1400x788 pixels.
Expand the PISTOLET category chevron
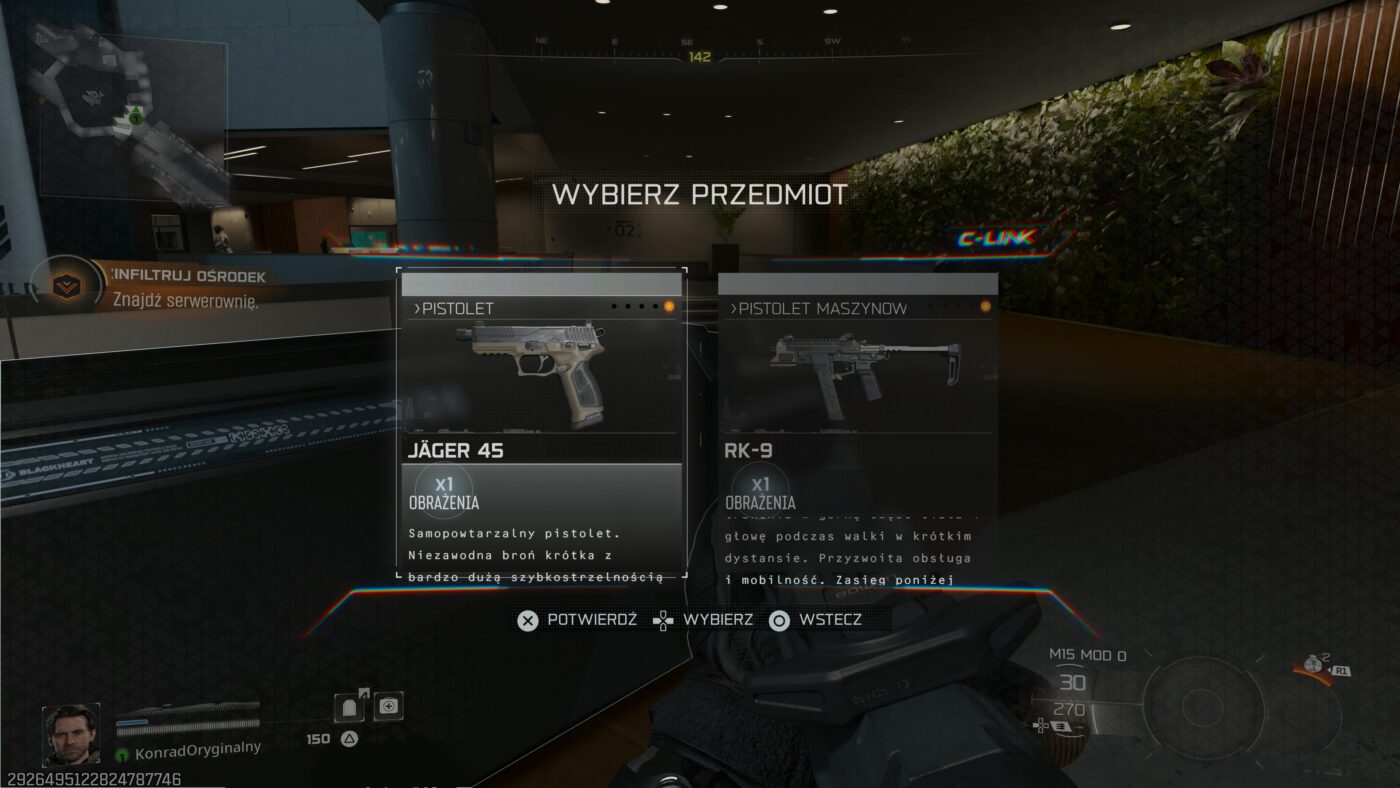coord(419,308)
